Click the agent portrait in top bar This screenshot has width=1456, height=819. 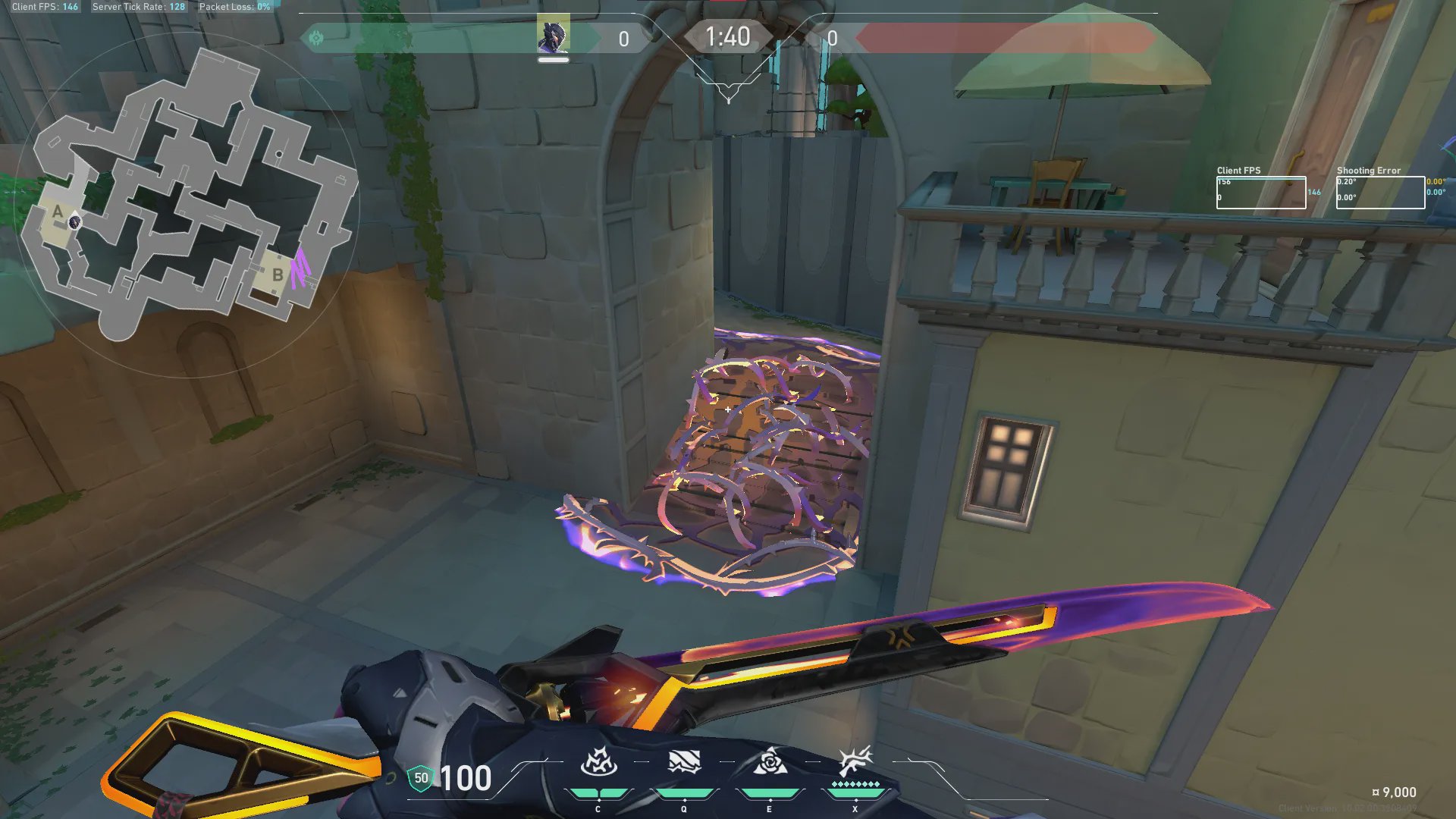coord(553,36)
